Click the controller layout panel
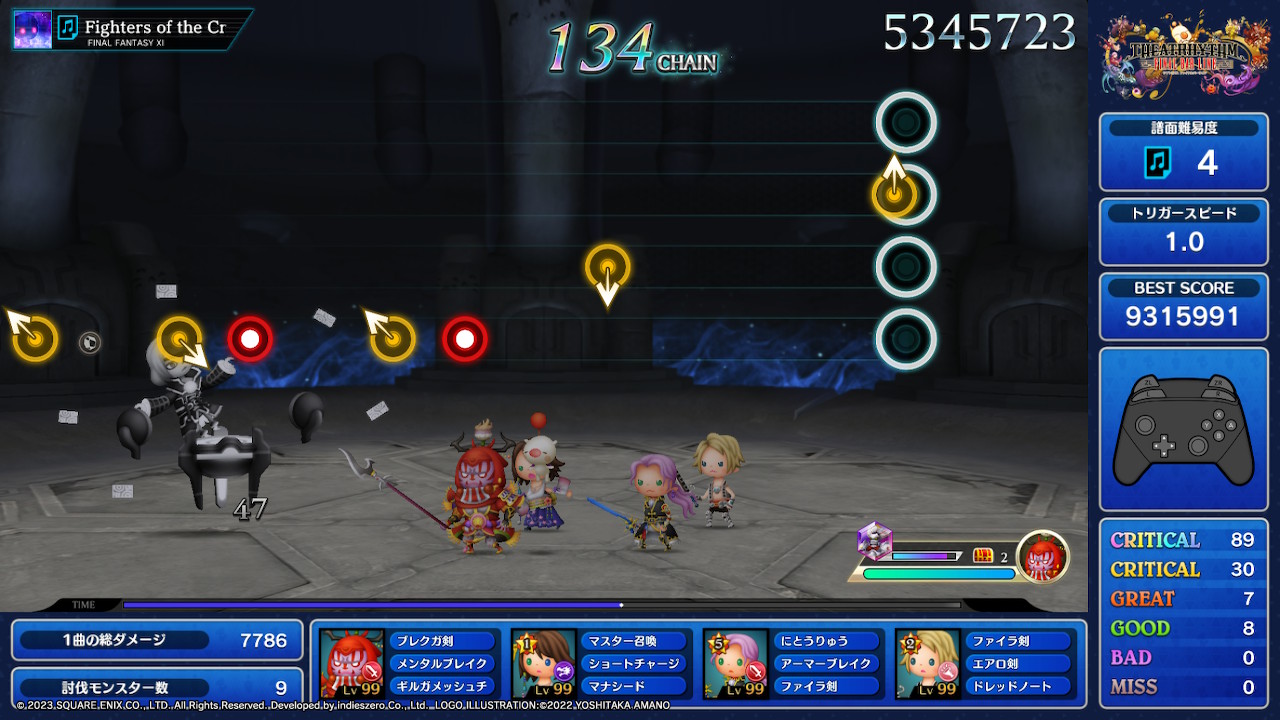 [1183, 429]
